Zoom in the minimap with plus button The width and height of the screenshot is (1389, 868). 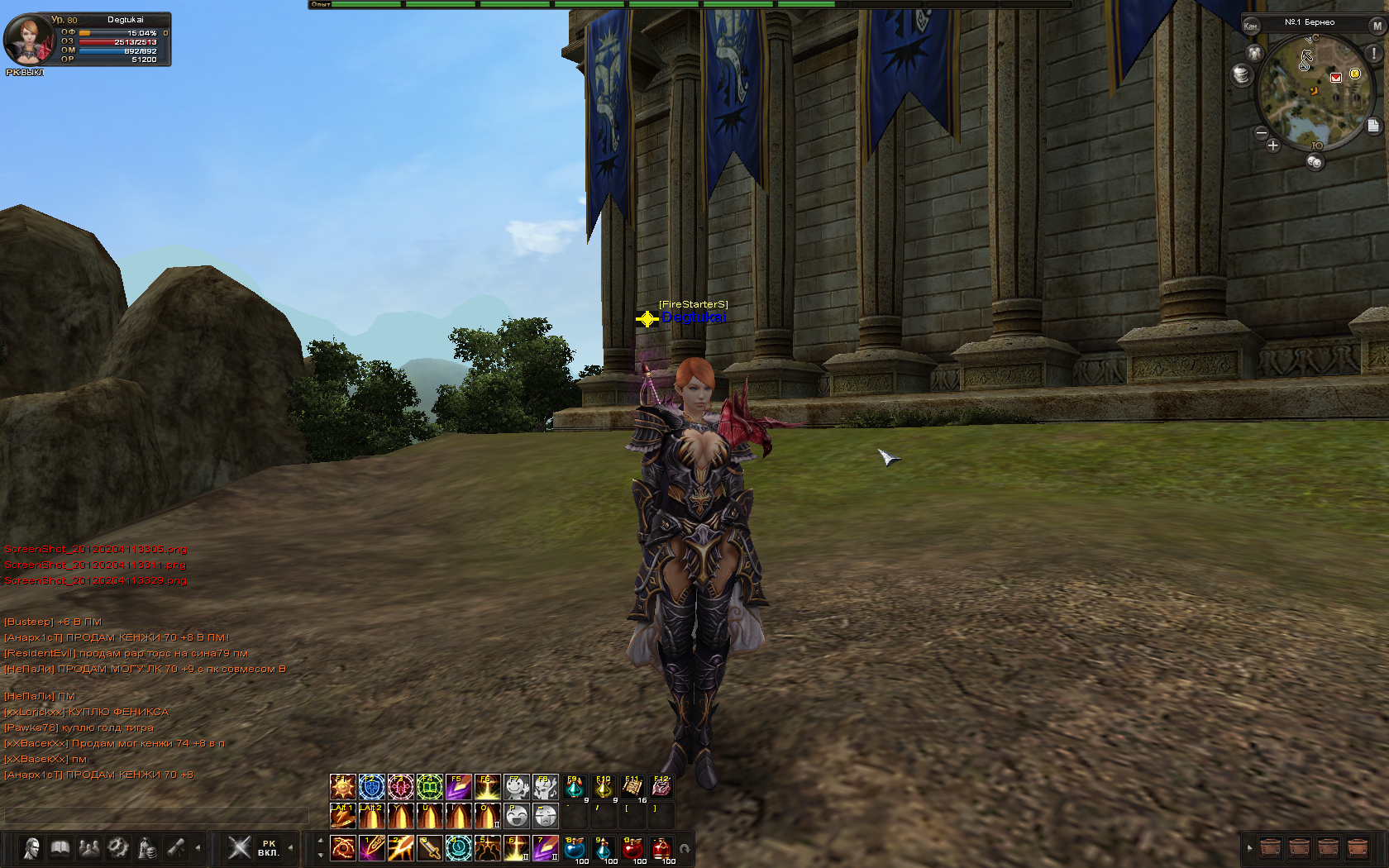pyautogui.click(x=1272, y=145)
